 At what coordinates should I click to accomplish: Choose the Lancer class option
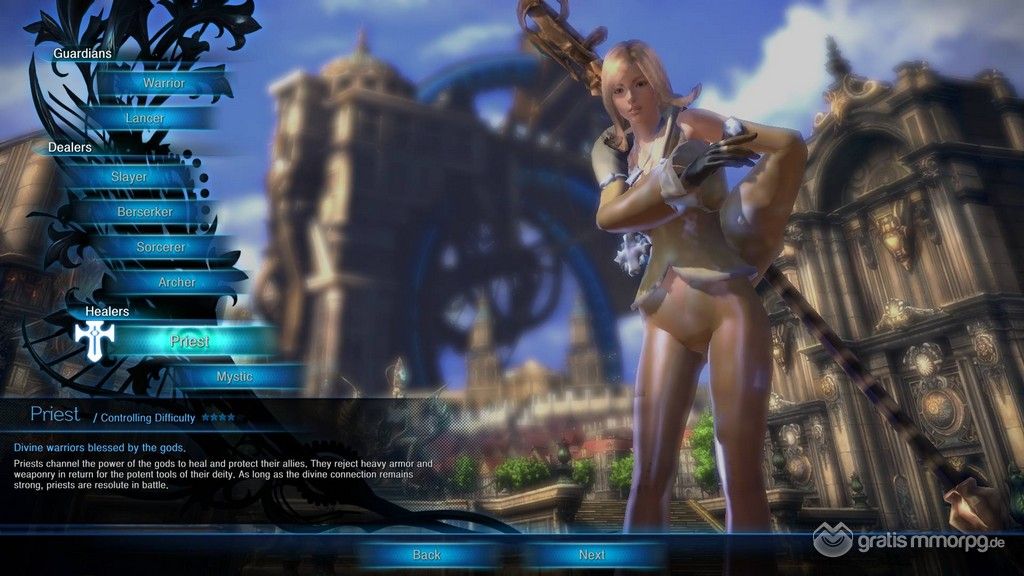[x=145, y=118]
